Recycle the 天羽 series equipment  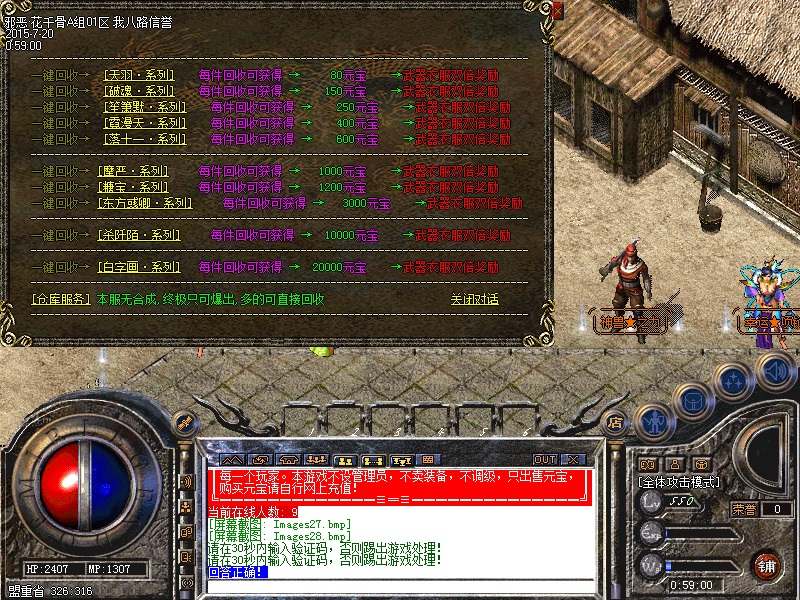140,75
